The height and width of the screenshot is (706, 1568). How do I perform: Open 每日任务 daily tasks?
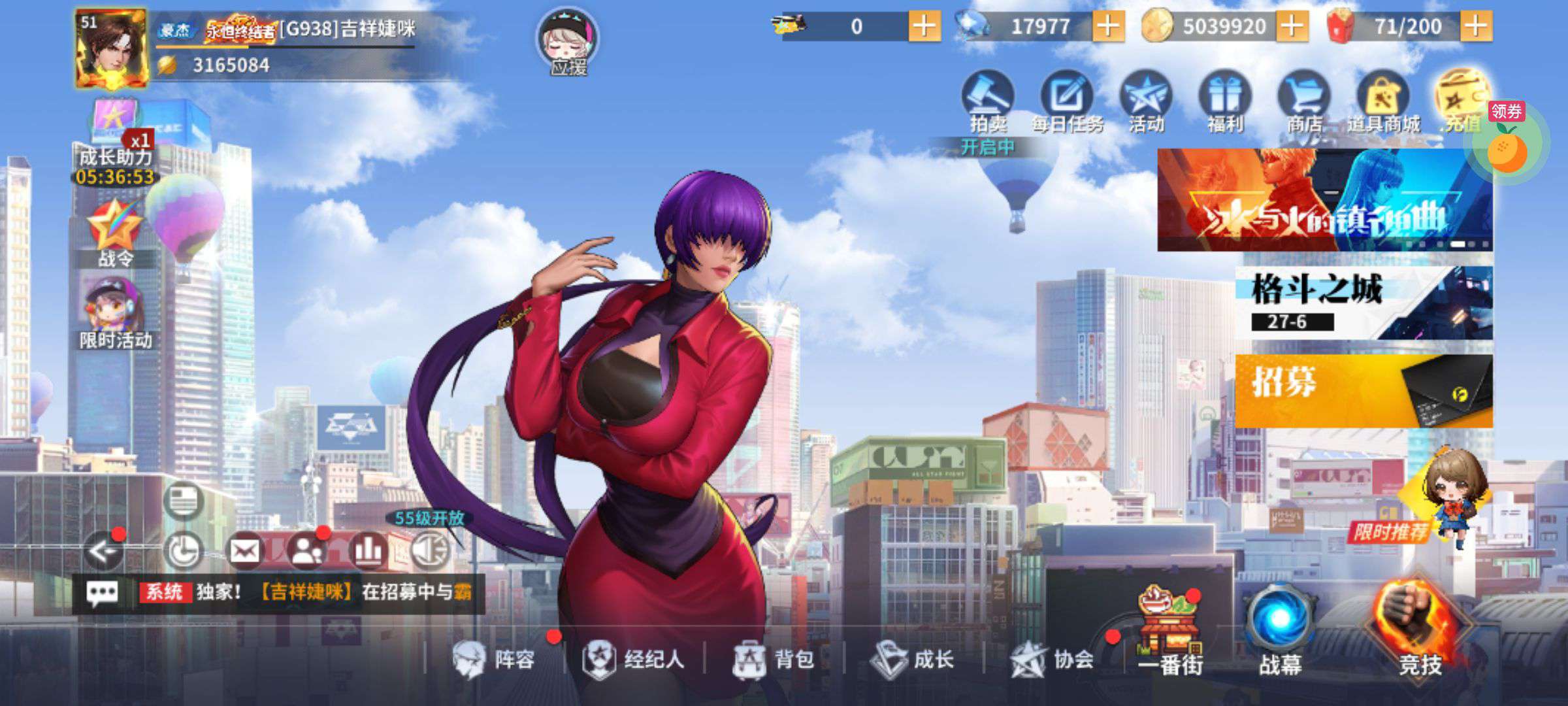tap(1067, 103)
